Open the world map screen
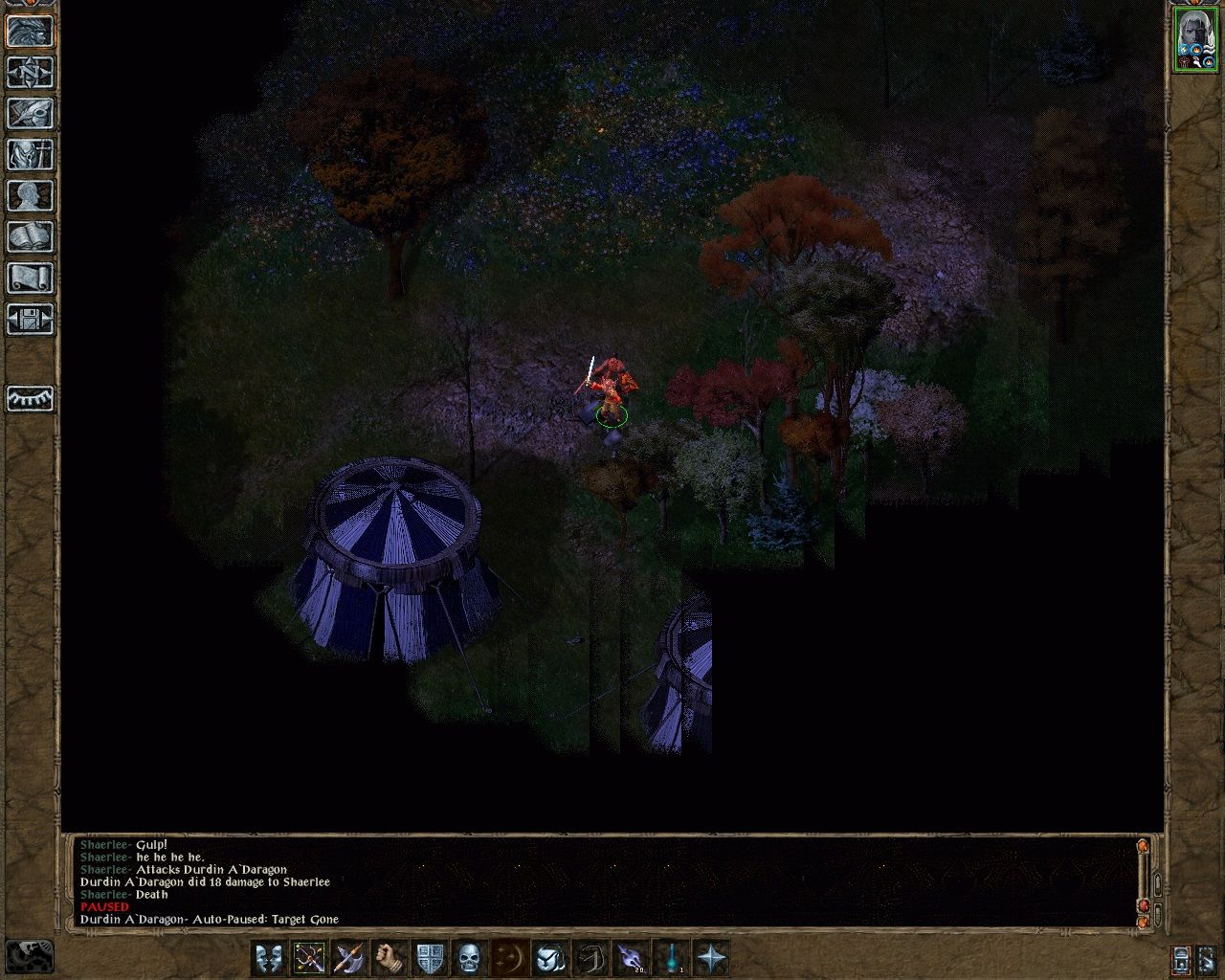This screenshot has width=1225, height=980. point(27,75)
